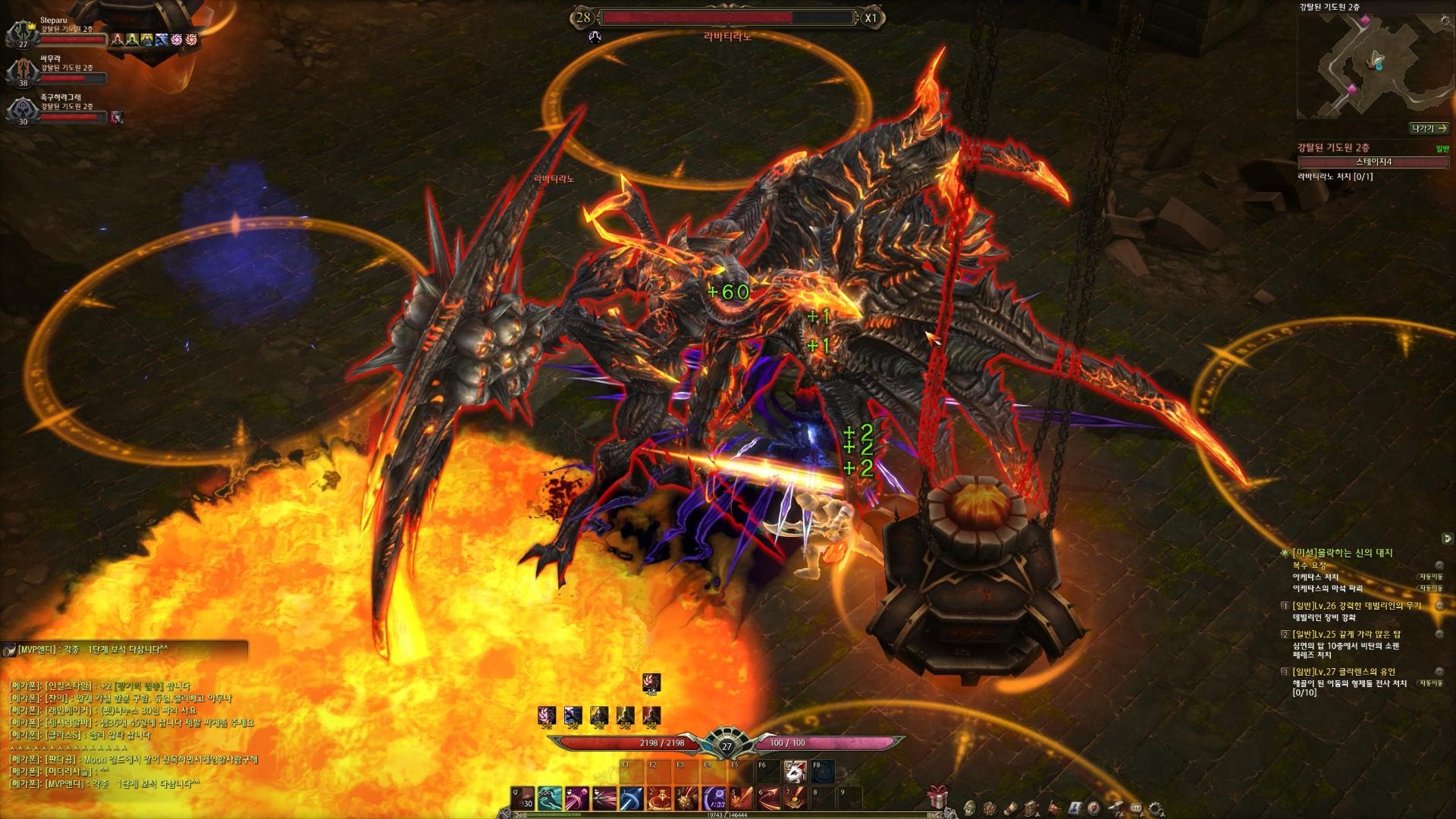Screen dimensions: 1456x819
Task: Expand the small triangle under the anvil icon
Action: coord(1122,814)
